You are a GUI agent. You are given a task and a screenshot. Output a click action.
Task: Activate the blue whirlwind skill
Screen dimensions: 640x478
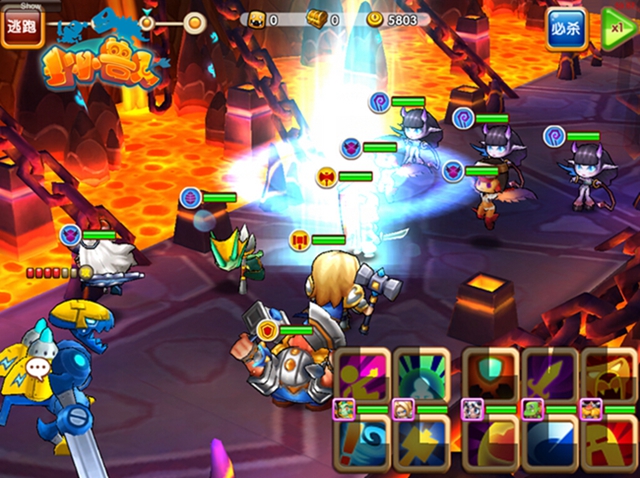(359, 444)
